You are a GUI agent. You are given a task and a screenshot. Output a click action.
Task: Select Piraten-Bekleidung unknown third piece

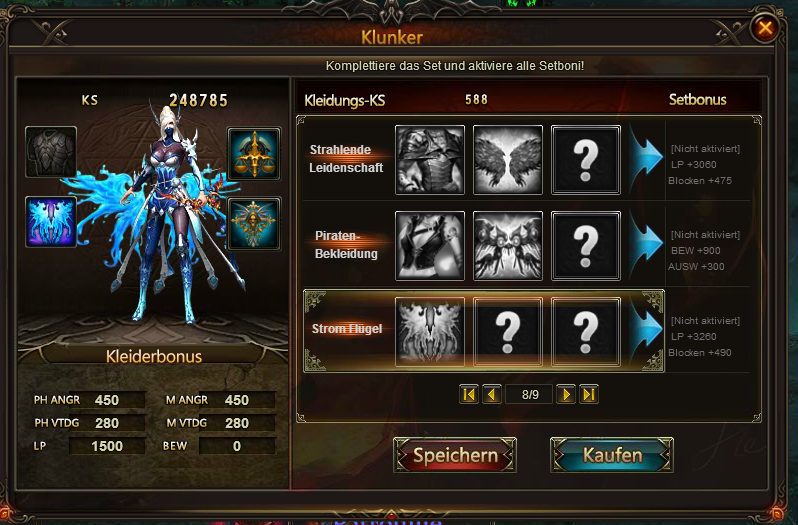pos(586,245)
